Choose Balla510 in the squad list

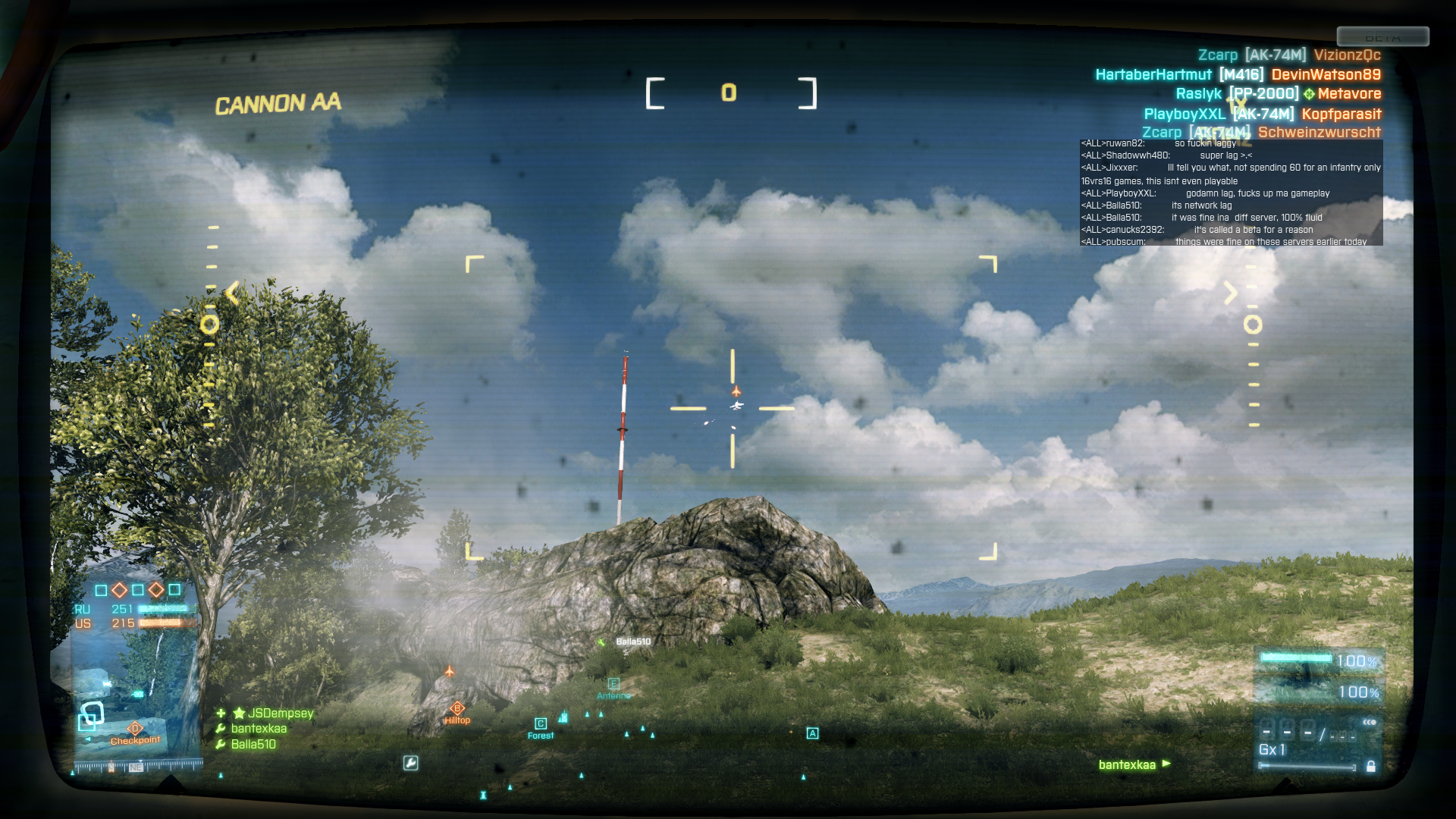[x=253, y=745]
